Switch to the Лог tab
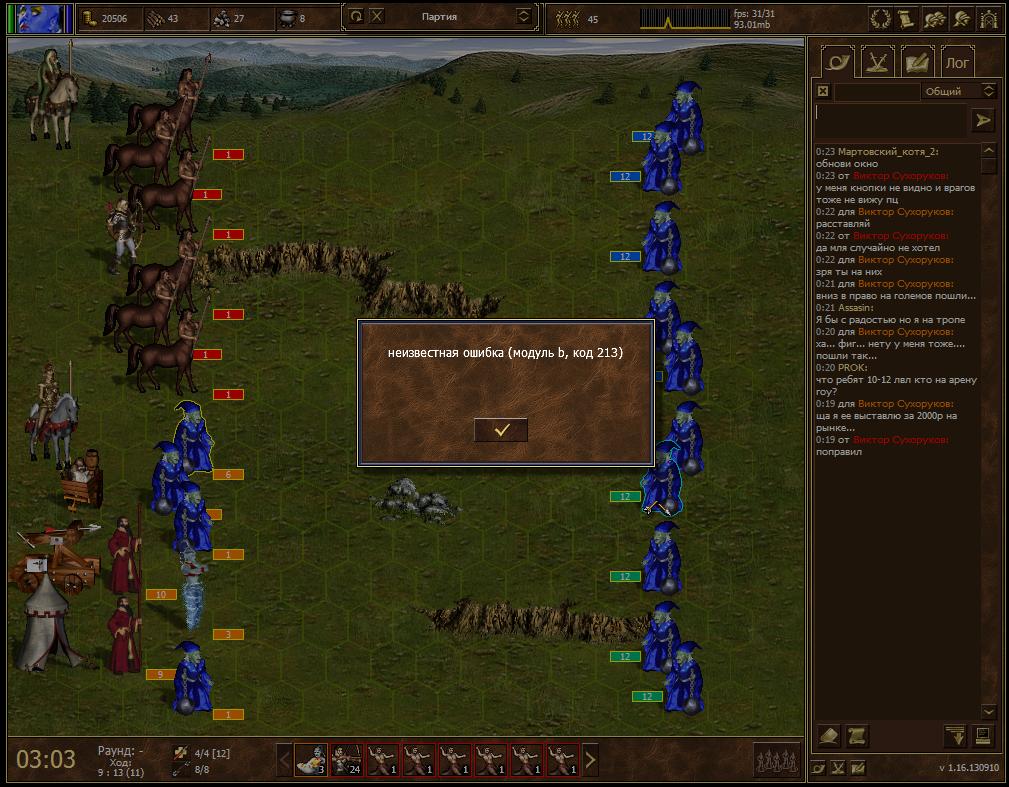 [x=957, y=62]
